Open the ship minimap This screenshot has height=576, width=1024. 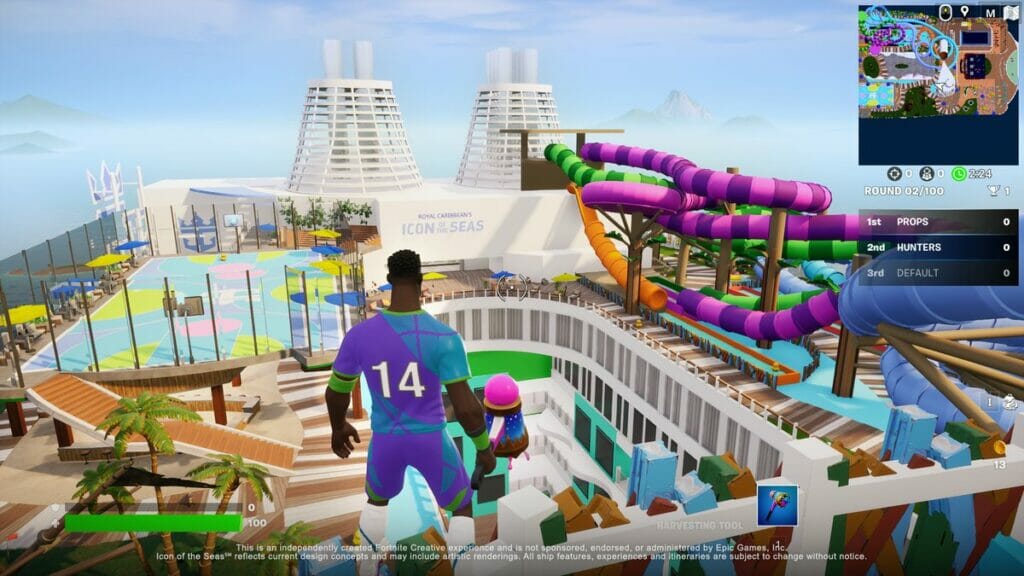(938, 84)
